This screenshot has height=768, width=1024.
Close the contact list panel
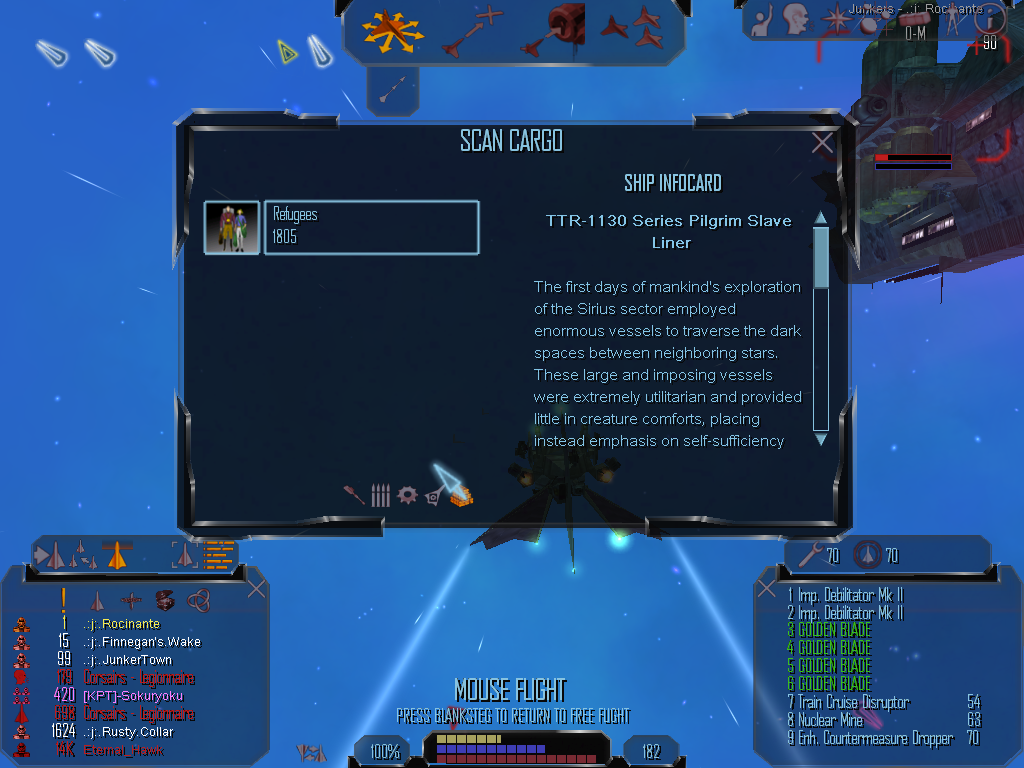click(x=256, y=589)
